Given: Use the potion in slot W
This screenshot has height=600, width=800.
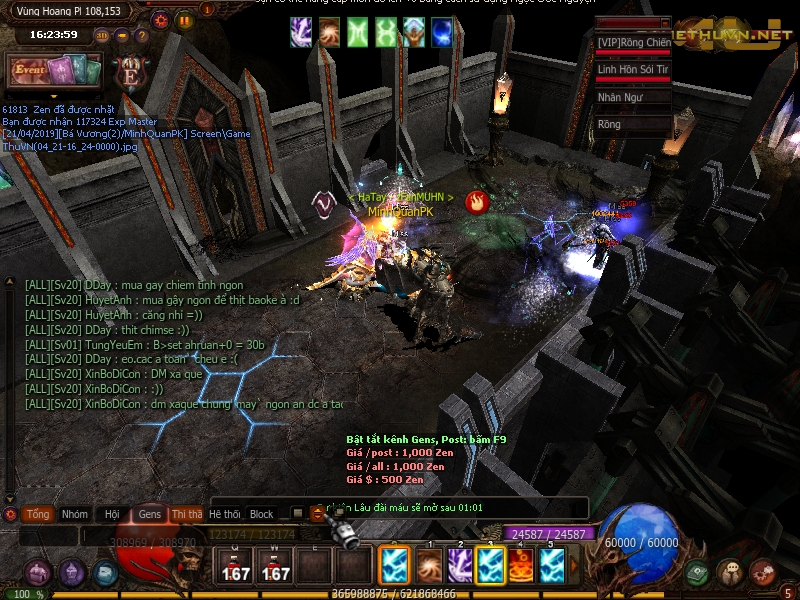Looking at the screenshot, I should pyautogui.click(x=275, y=566).
